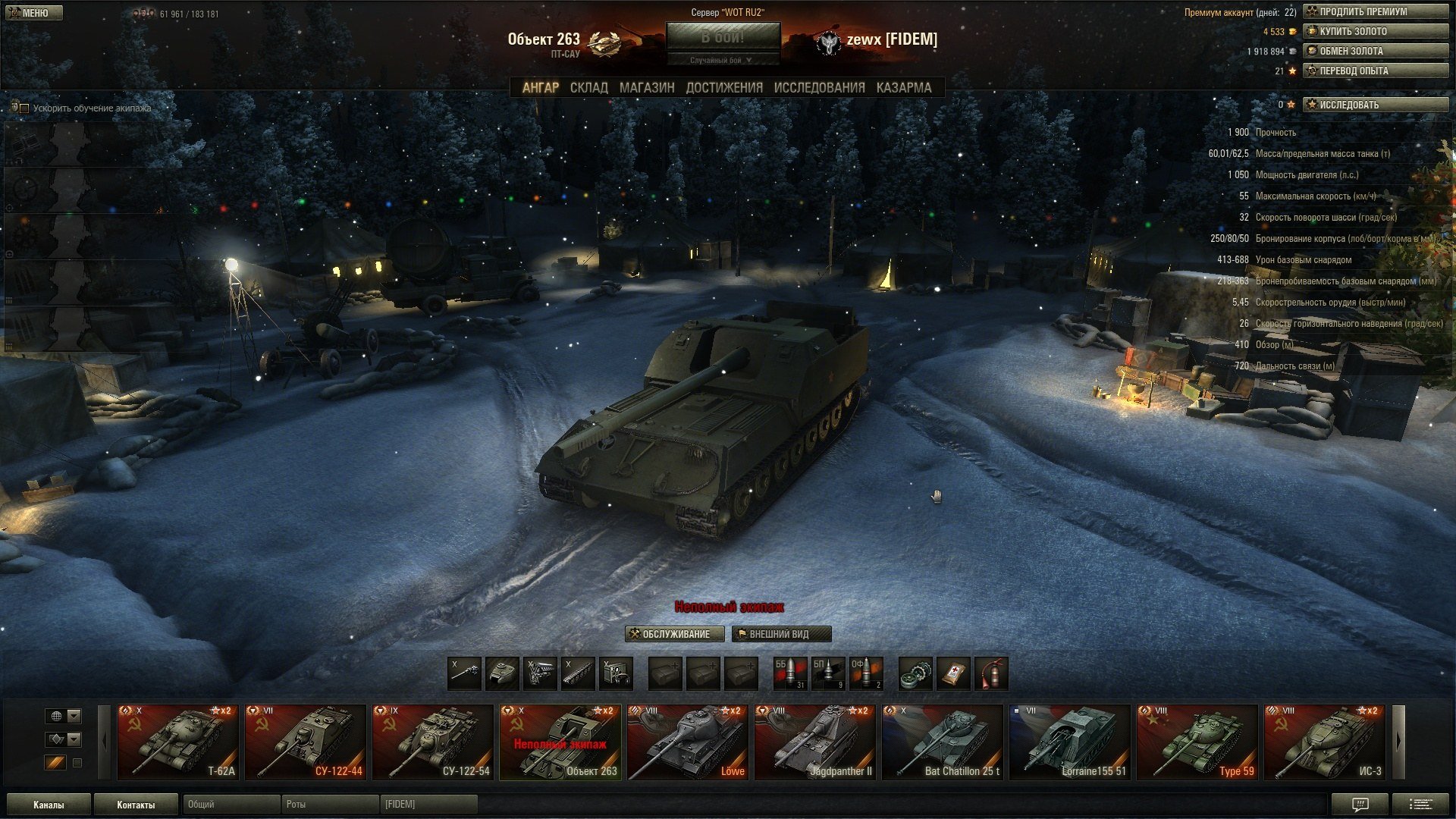Select the Löwe tank in carousel
This screenshot has width=1456, height=819.
tap(687, 742)
